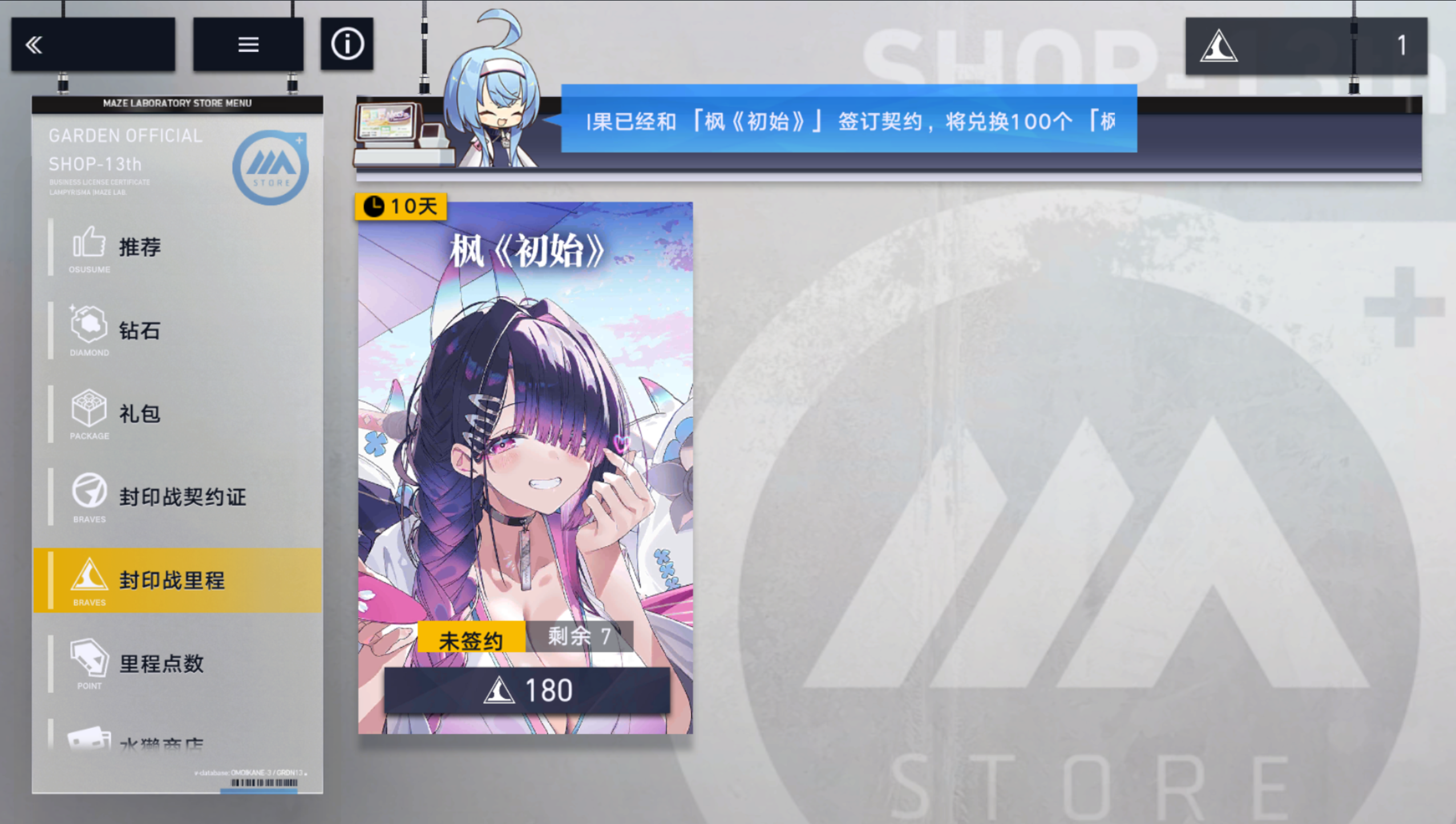Click the blue progress bar below the barcode
This screenshot has width=1456, height=824.
(258, 791)
